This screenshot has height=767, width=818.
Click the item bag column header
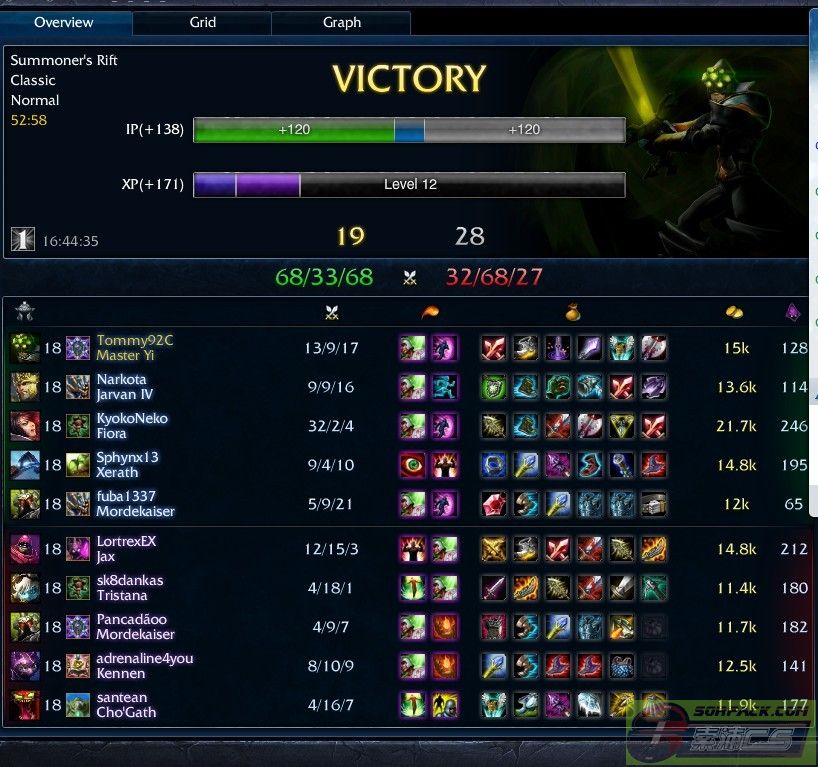point(573,313)
